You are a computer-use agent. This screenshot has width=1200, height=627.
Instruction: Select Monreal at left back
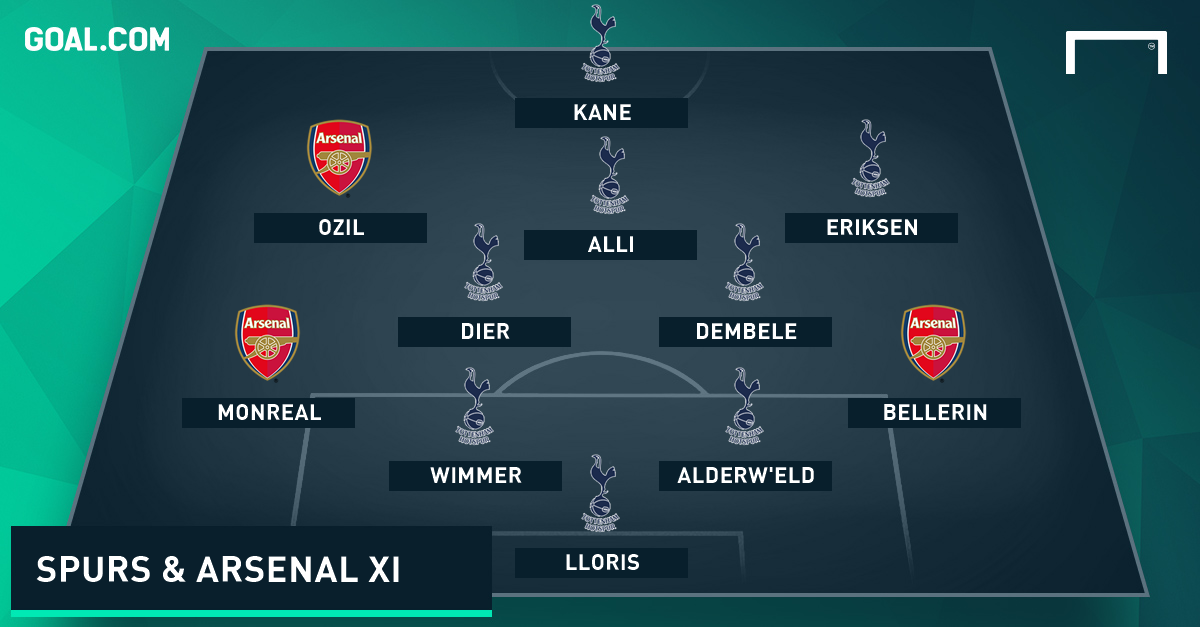(268, 413)
